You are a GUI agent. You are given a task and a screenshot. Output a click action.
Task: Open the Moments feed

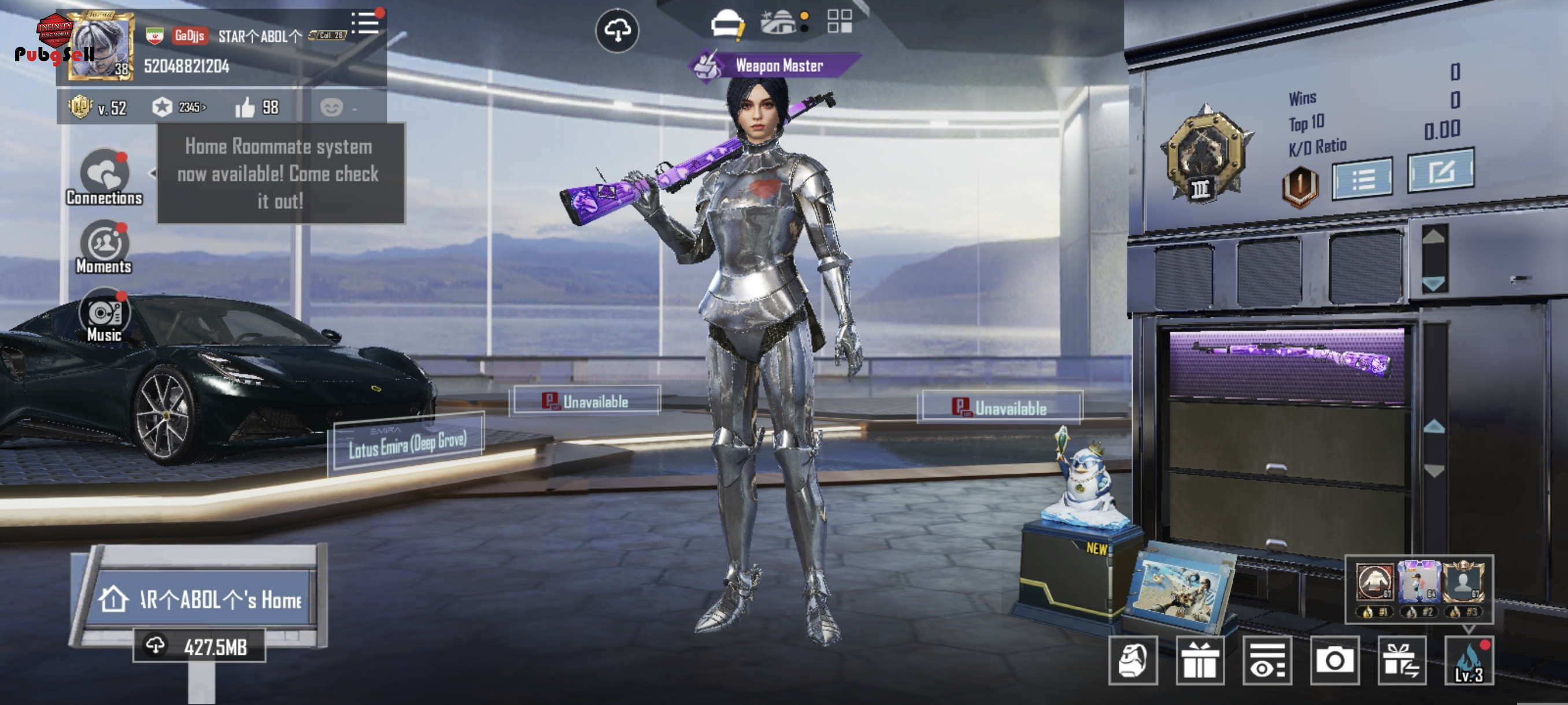pyautogui.click(x=104, y=246)
